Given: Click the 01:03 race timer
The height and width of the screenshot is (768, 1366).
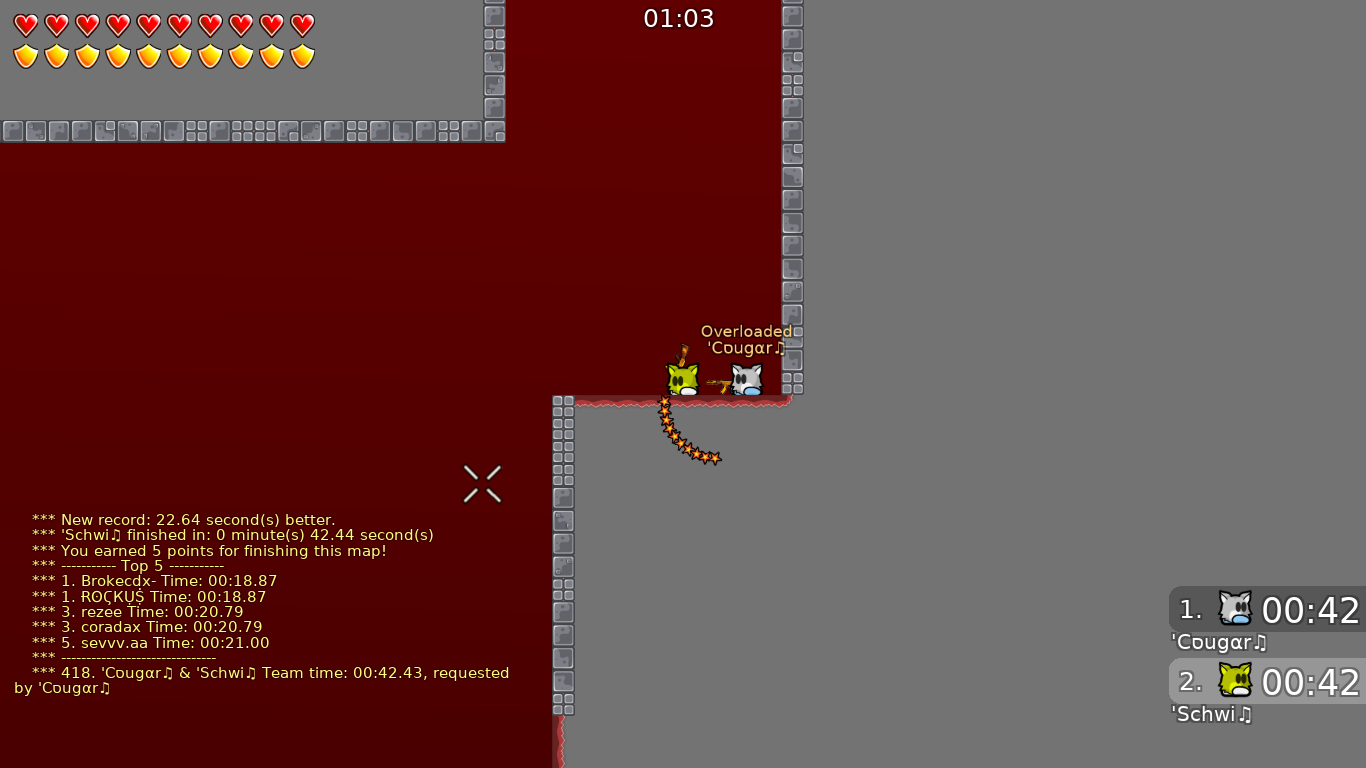Looking at the screenshot, I should click(x=679, y=17).
